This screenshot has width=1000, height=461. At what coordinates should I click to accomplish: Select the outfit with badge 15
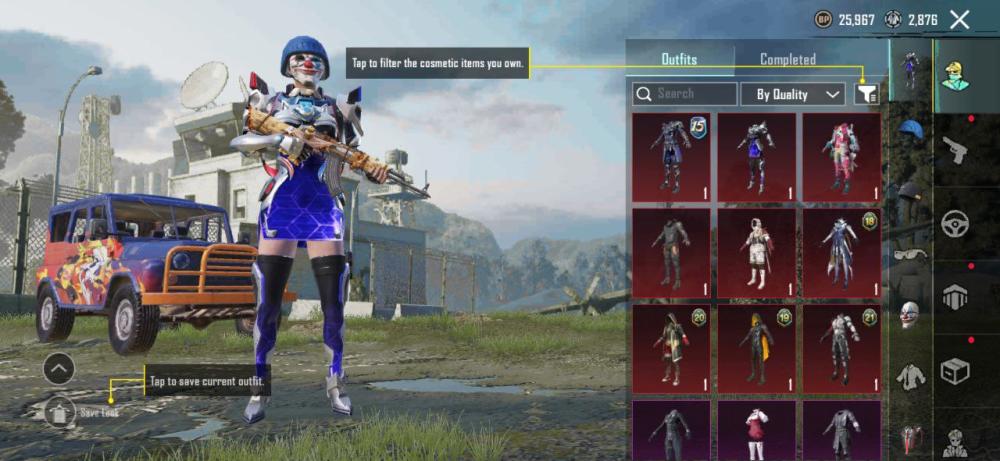point(671,156)
